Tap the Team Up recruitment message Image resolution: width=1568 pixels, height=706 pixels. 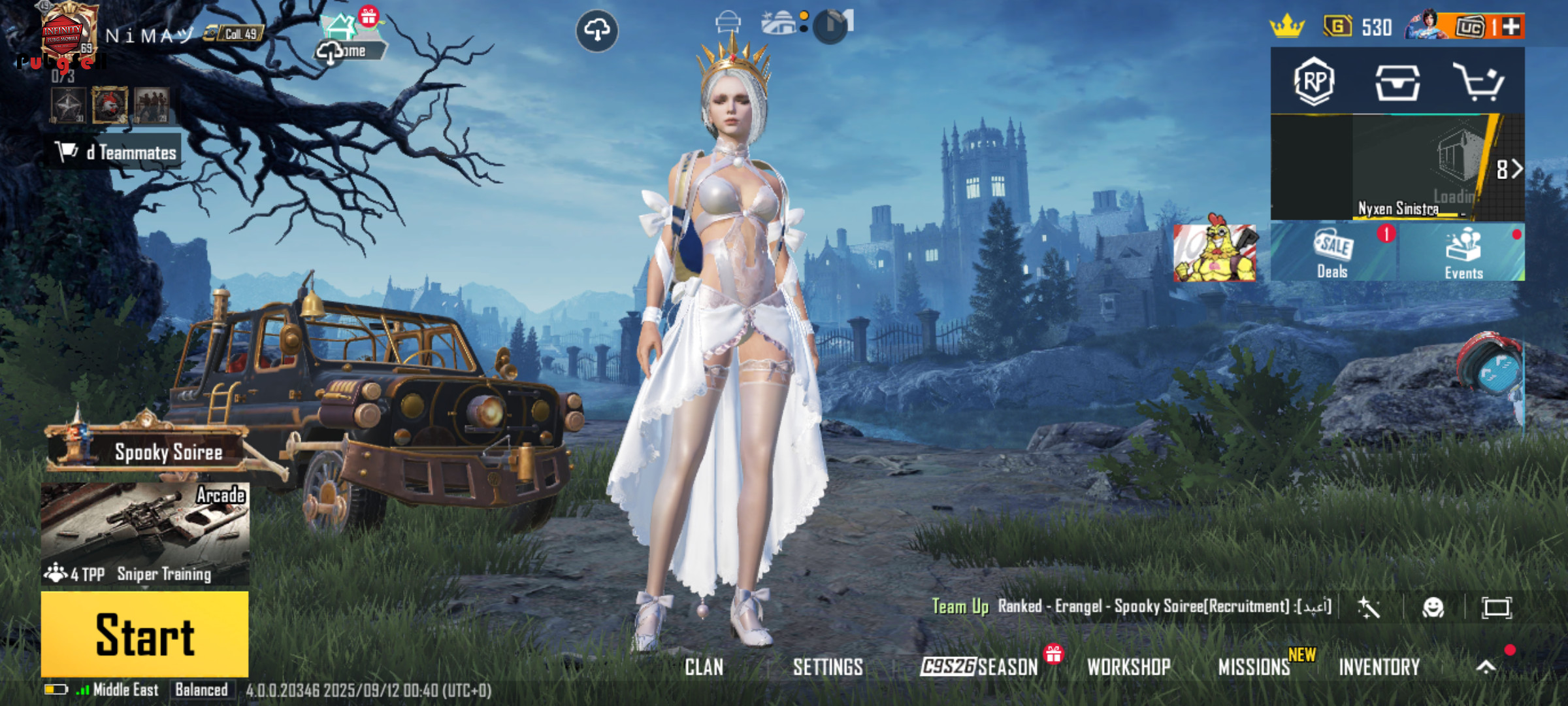point(1130,607)
